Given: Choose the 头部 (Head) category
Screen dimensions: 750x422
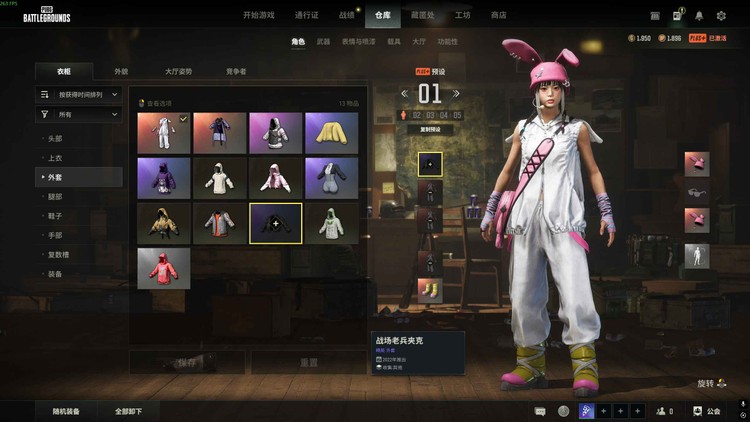Looking at the screenshot, I should point(56,140).
